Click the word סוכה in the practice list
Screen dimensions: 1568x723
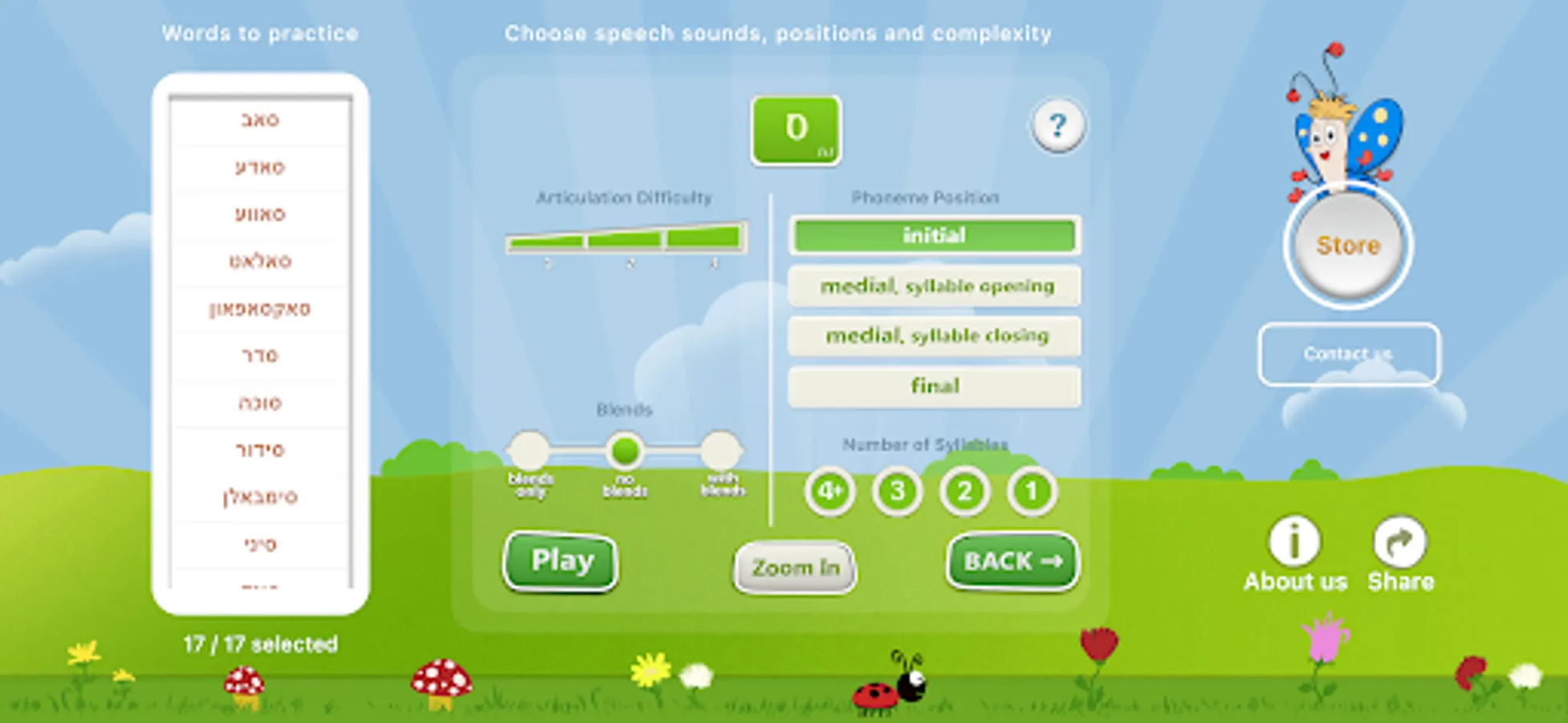click(259, 402)
